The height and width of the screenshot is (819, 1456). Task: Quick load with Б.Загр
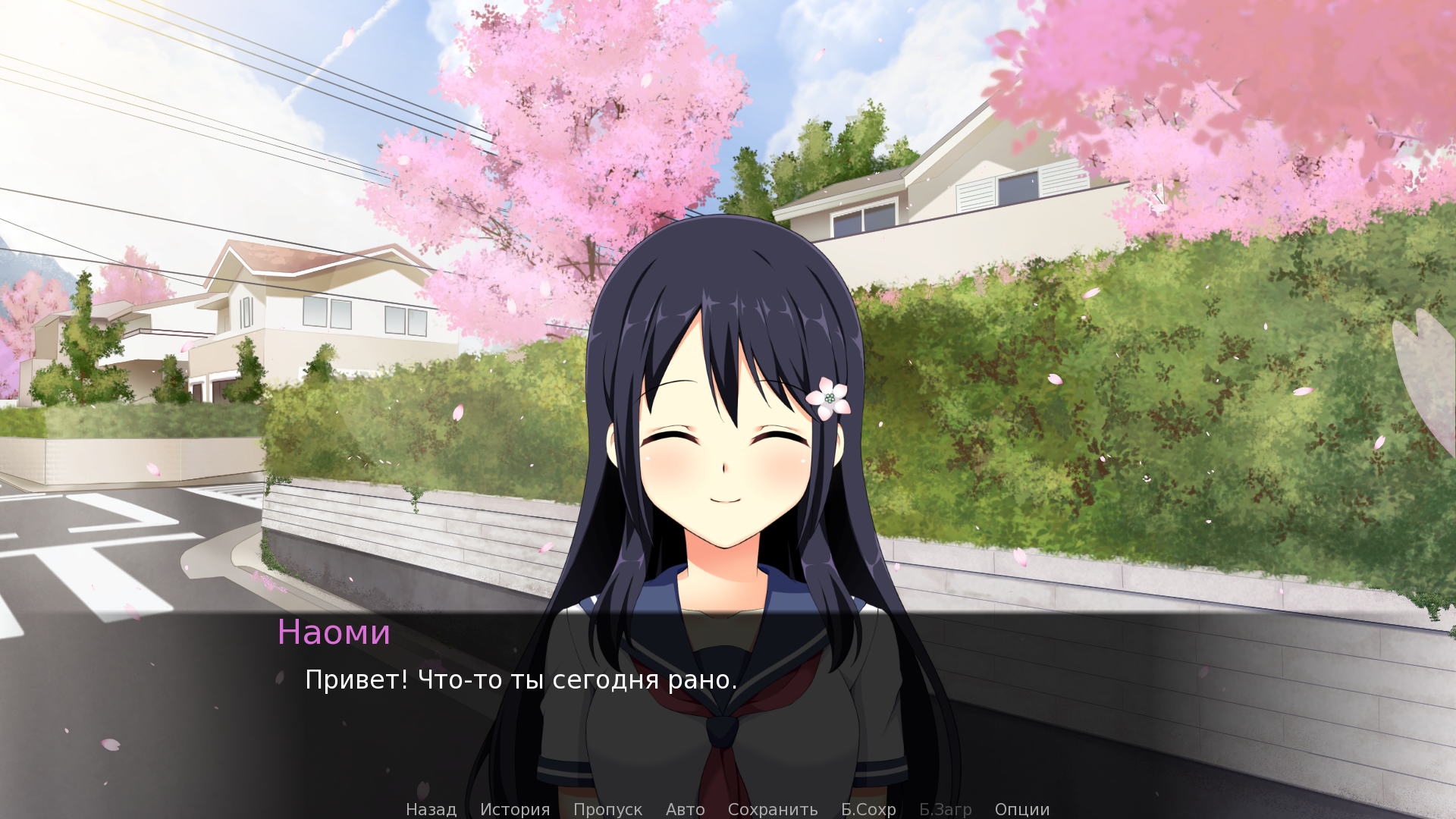tap(945, 809)
